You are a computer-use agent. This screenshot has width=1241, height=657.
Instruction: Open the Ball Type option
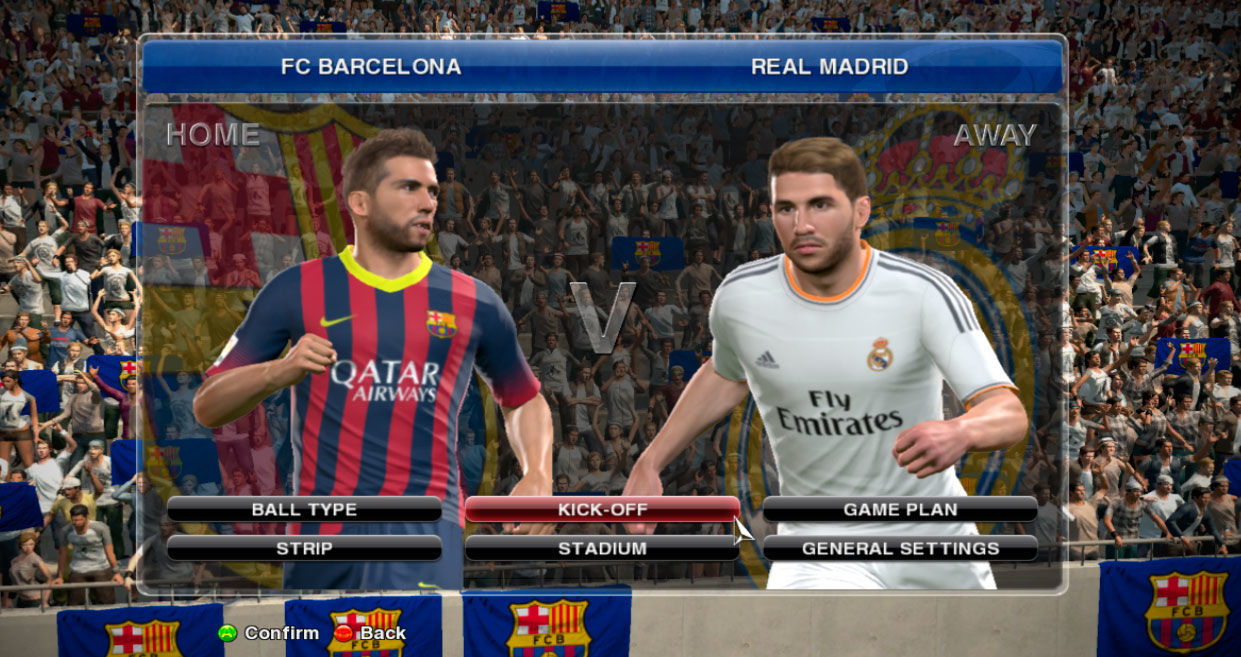[x=304, y=509]
